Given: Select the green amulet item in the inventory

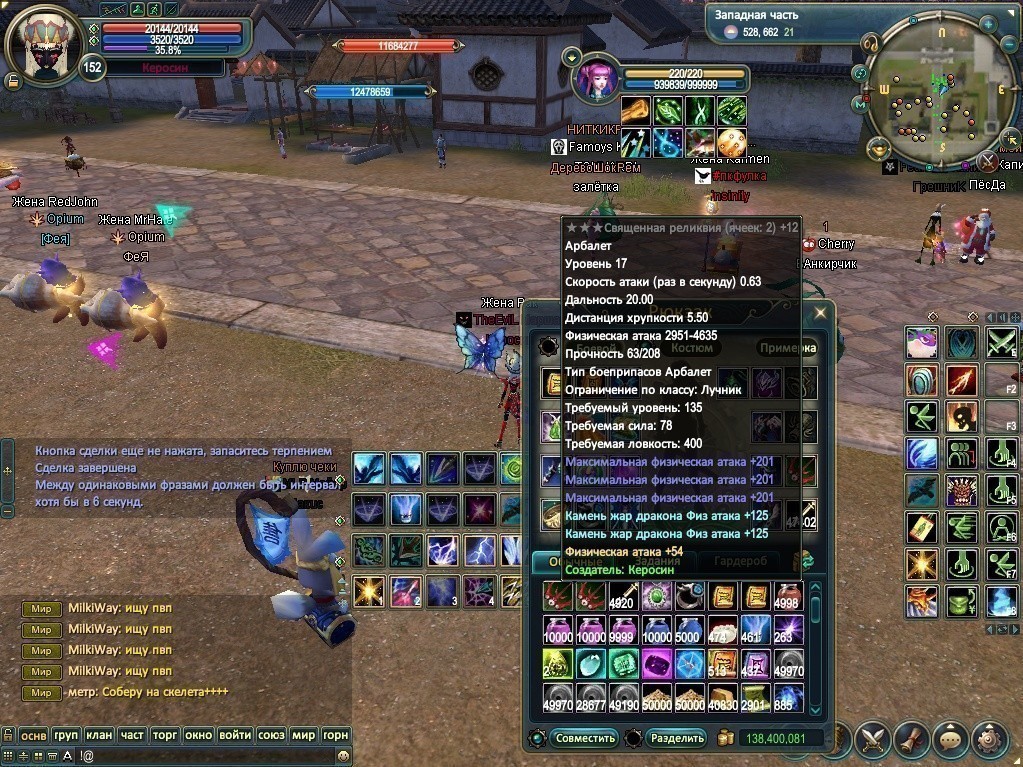Looking at the screenshot, I should click(656, 598).
